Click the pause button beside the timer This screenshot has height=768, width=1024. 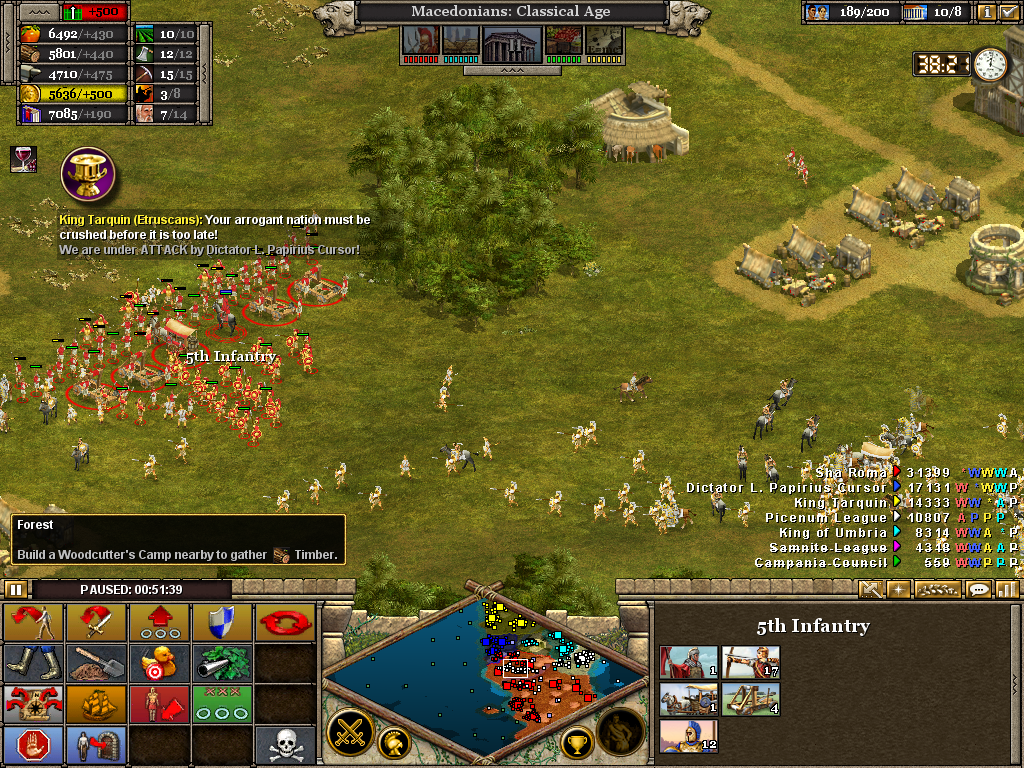(x=16, y=589)
